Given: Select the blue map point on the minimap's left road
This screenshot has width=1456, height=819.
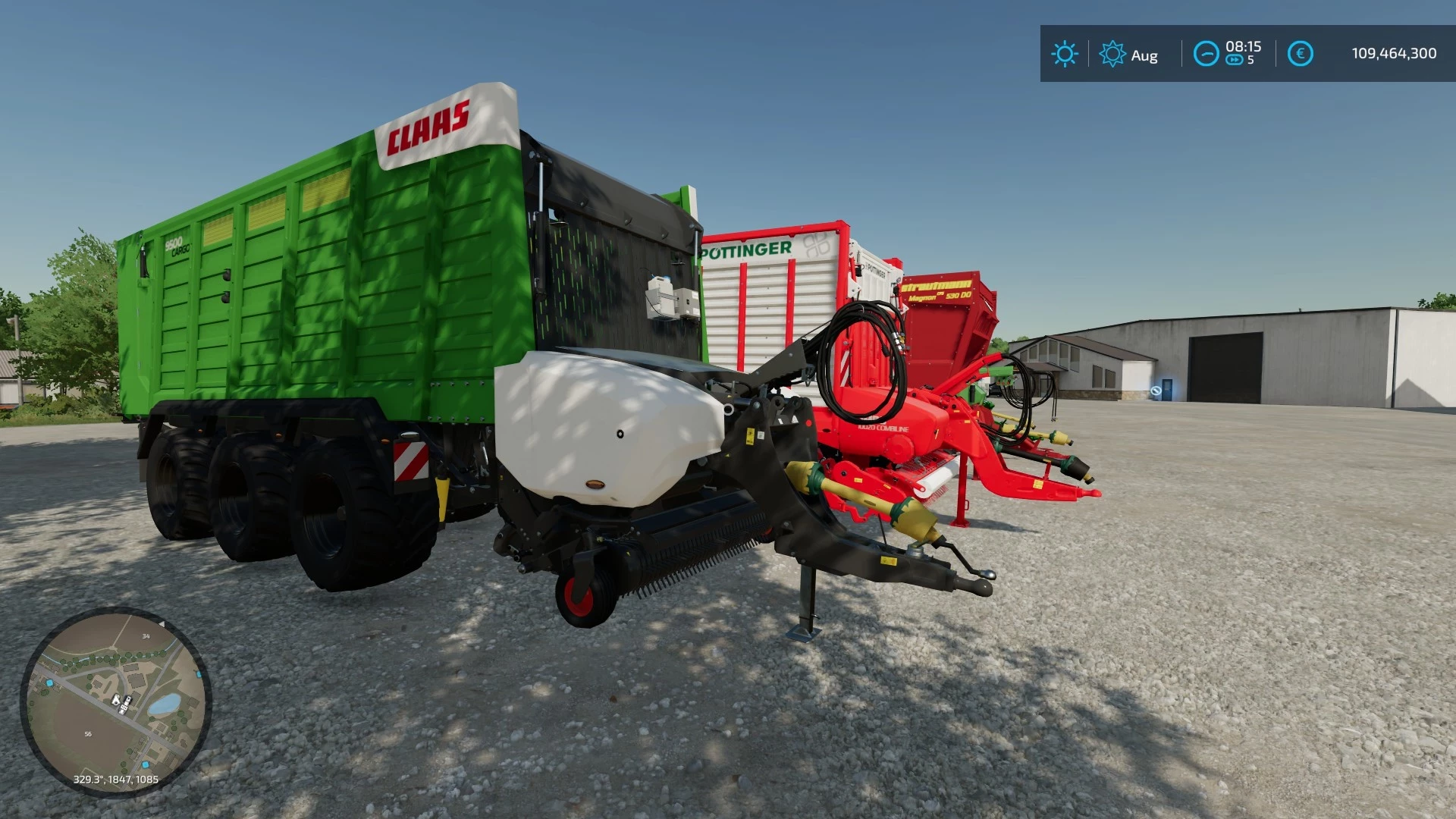Looking at the screenshot, I should pyautogui.click(x=49, y=683).
